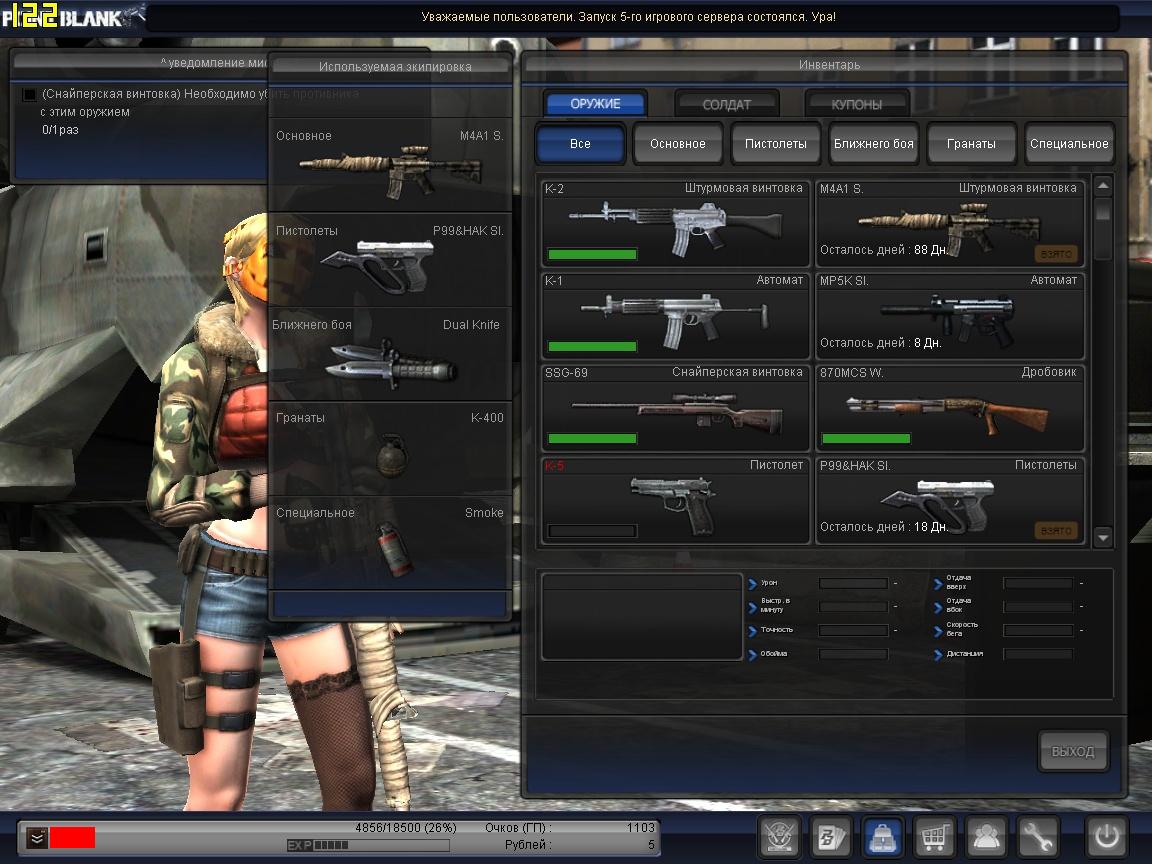Click the power button to quit

[x=1107, y=836]
